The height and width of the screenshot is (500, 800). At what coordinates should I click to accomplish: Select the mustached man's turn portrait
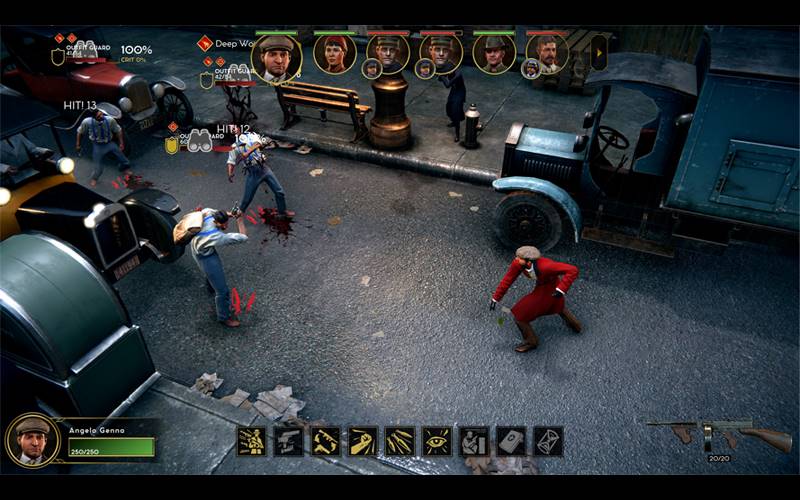(x=548, y=52)
